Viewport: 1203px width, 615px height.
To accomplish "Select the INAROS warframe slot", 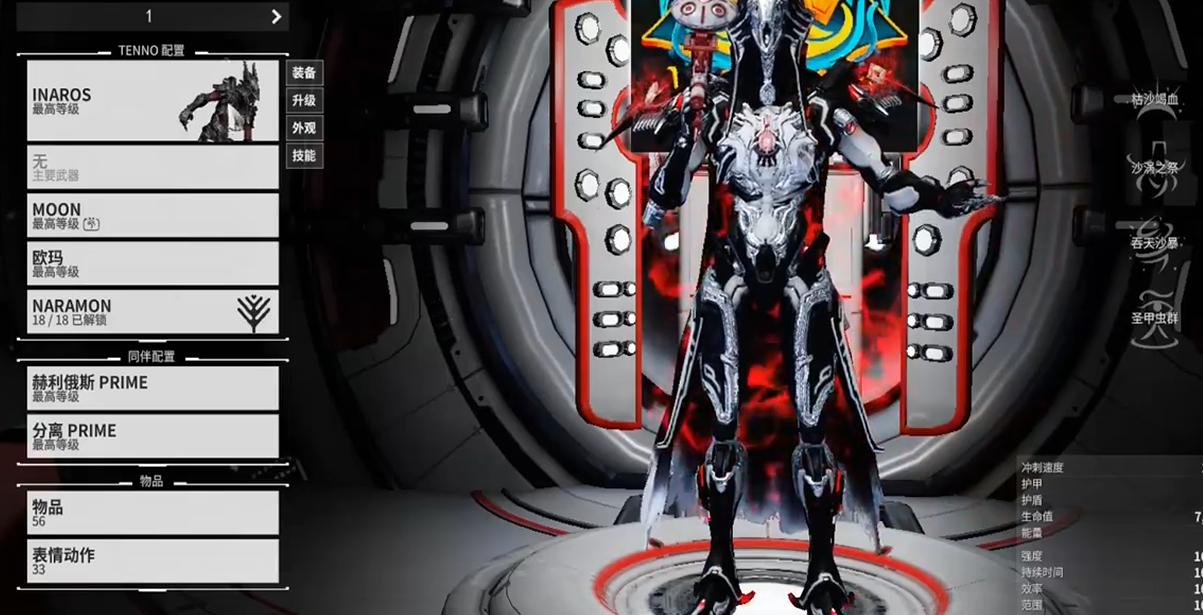I will coord(152,100).
